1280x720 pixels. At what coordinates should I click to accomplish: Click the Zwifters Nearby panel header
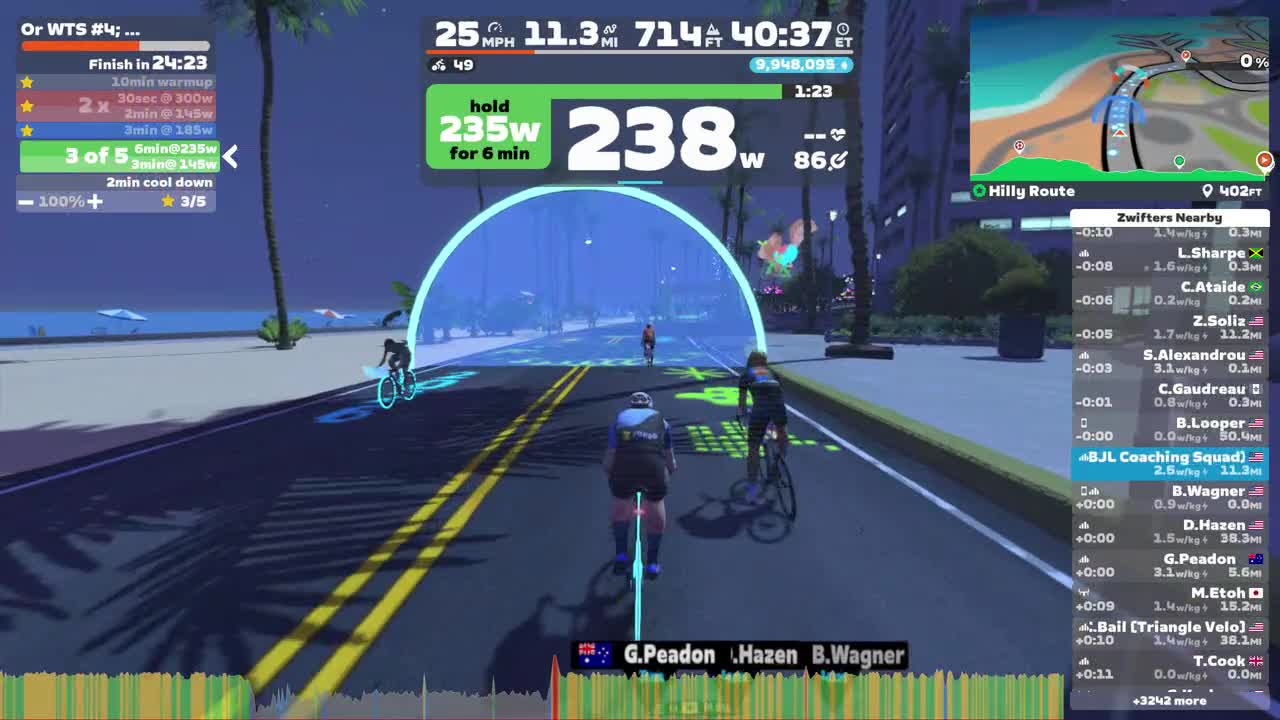[1171, 217]
